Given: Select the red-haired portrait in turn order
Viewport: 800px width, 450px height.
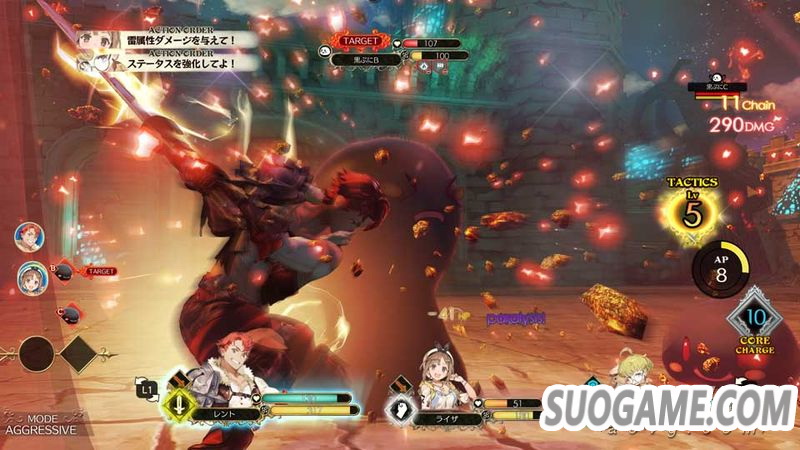Looking at the screenshot, I should [x=28, y=236].
